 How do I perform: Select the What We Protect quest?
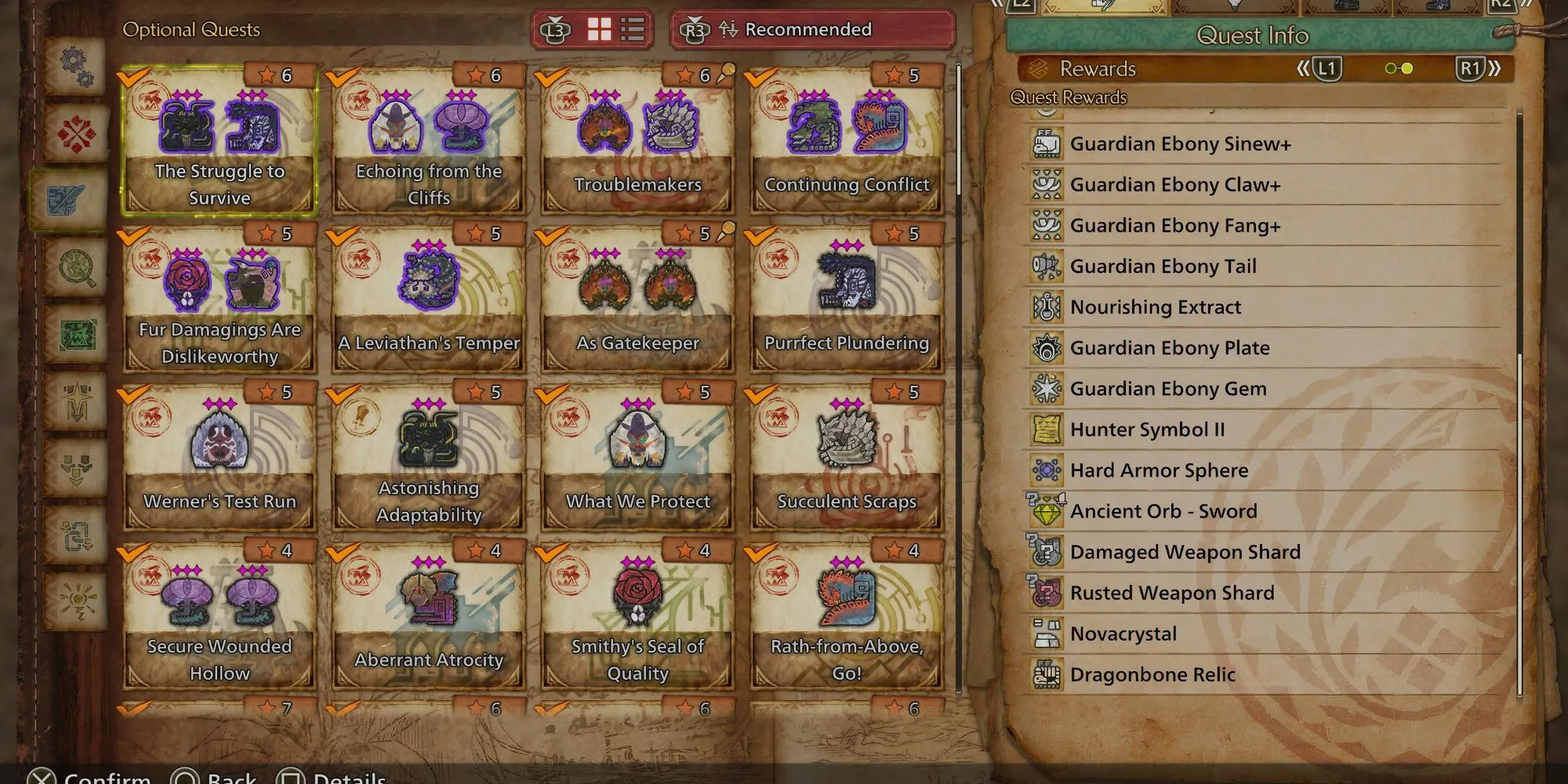[x=637, y=458]
